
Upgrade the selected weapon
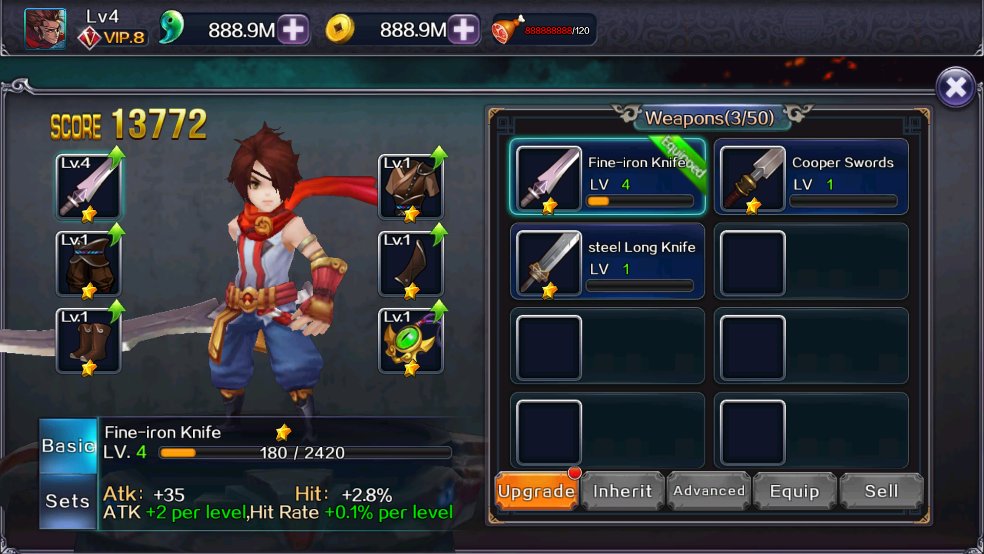(x=536, y=491)
